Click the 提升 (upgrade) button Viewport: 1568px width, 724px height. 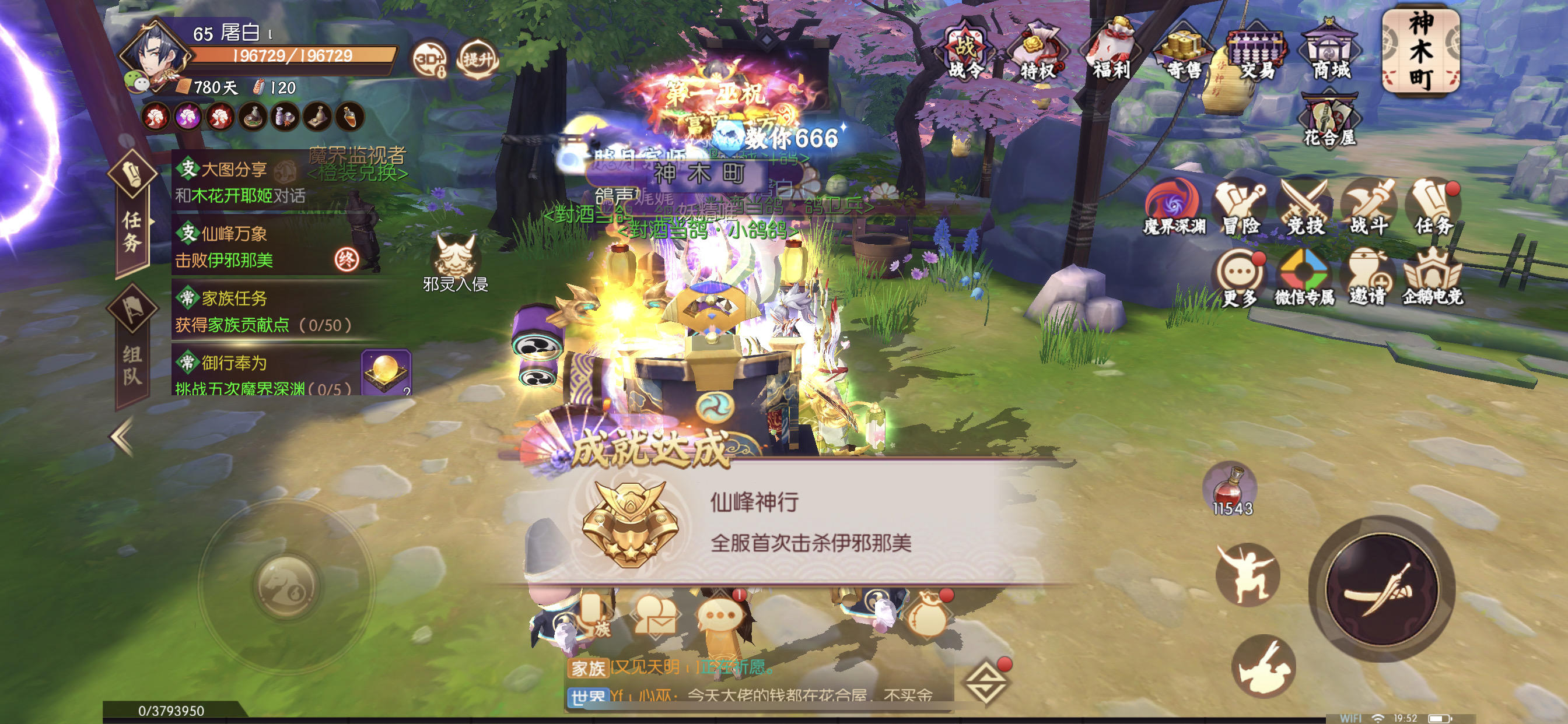point(478,58)
